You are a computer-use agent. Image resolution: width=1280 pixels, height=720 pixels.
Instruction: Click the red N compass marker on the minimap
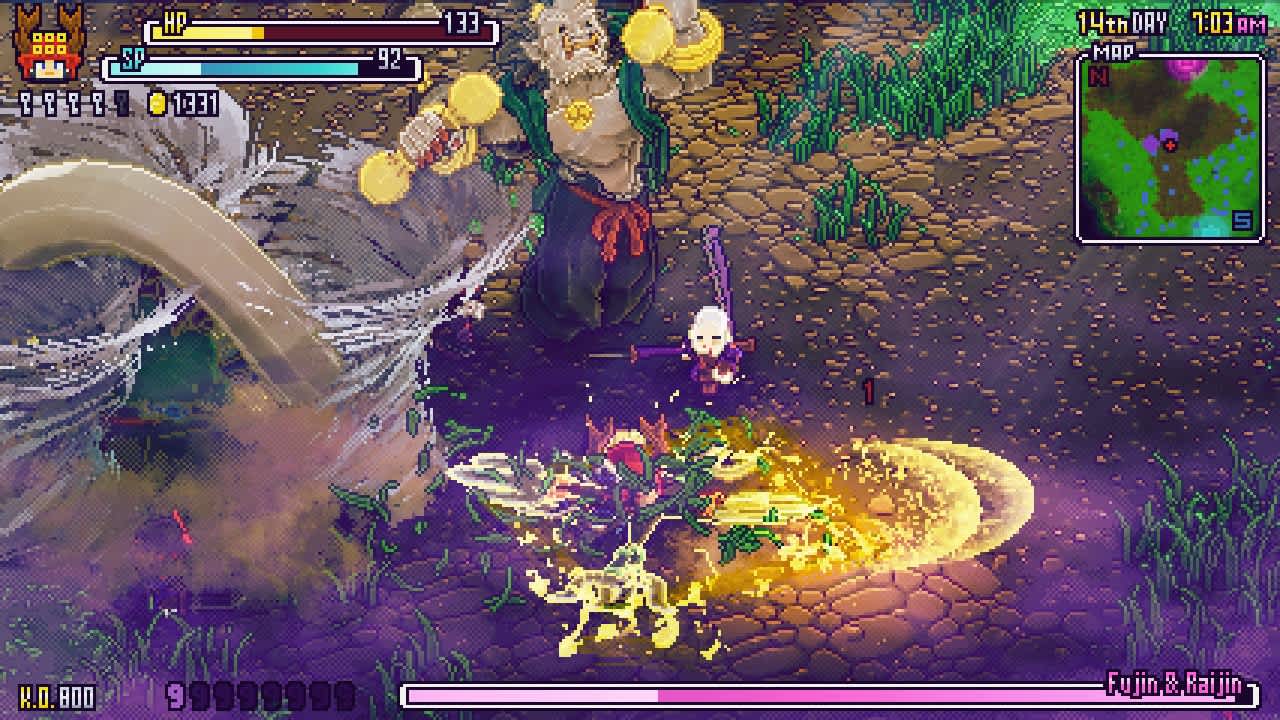point(1097,76)
